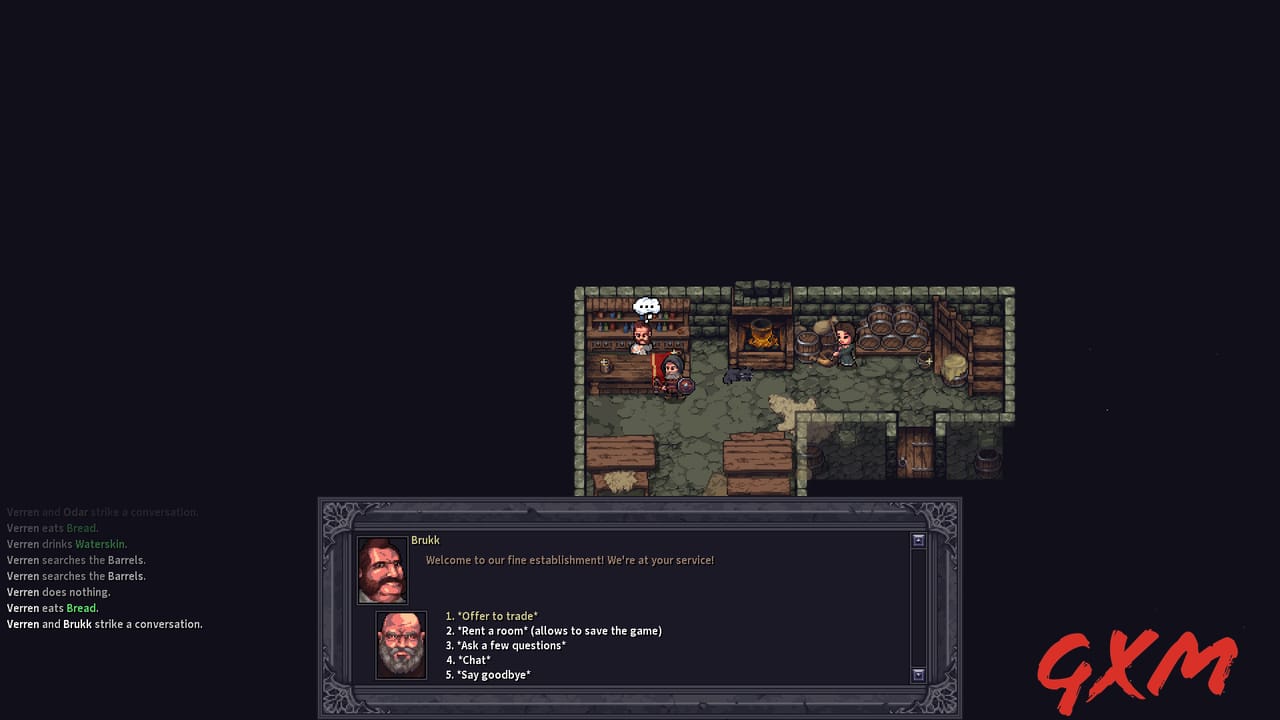Click the tankard on the bar counter
The image size is (1280, 720).
pos(605,365)
